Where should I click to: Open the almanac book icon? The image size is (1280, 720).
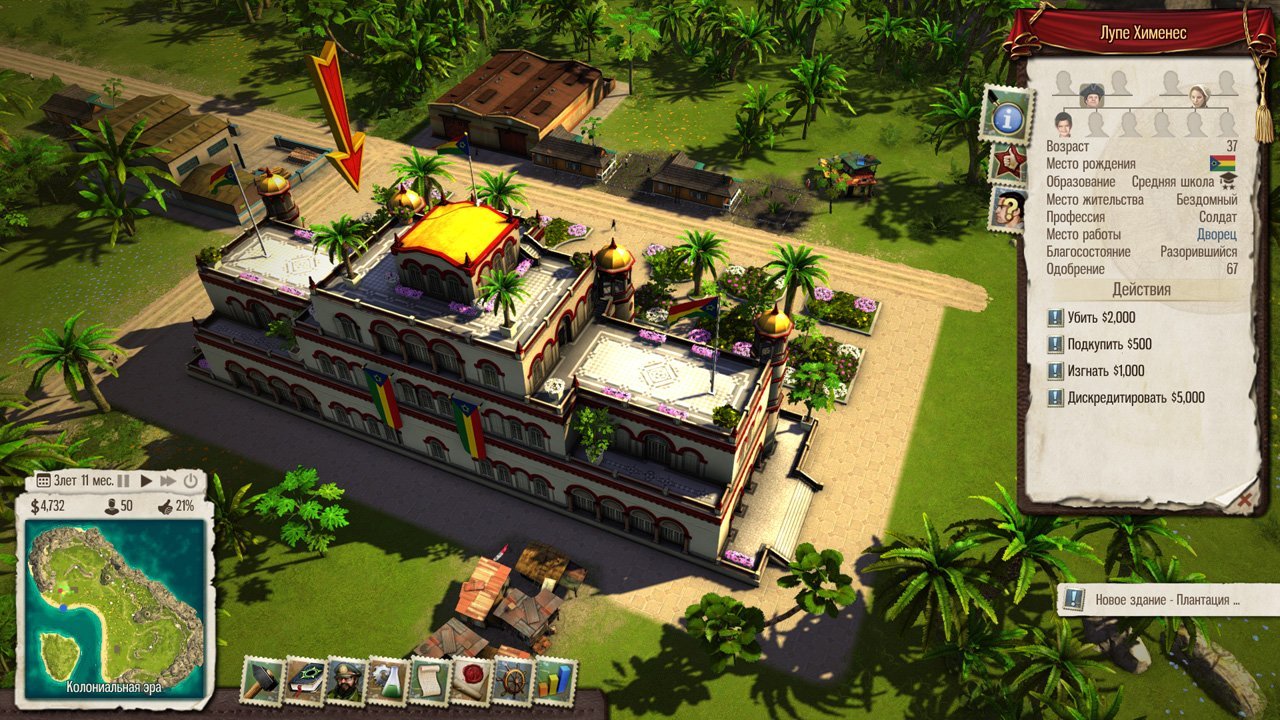pos(304,681)
